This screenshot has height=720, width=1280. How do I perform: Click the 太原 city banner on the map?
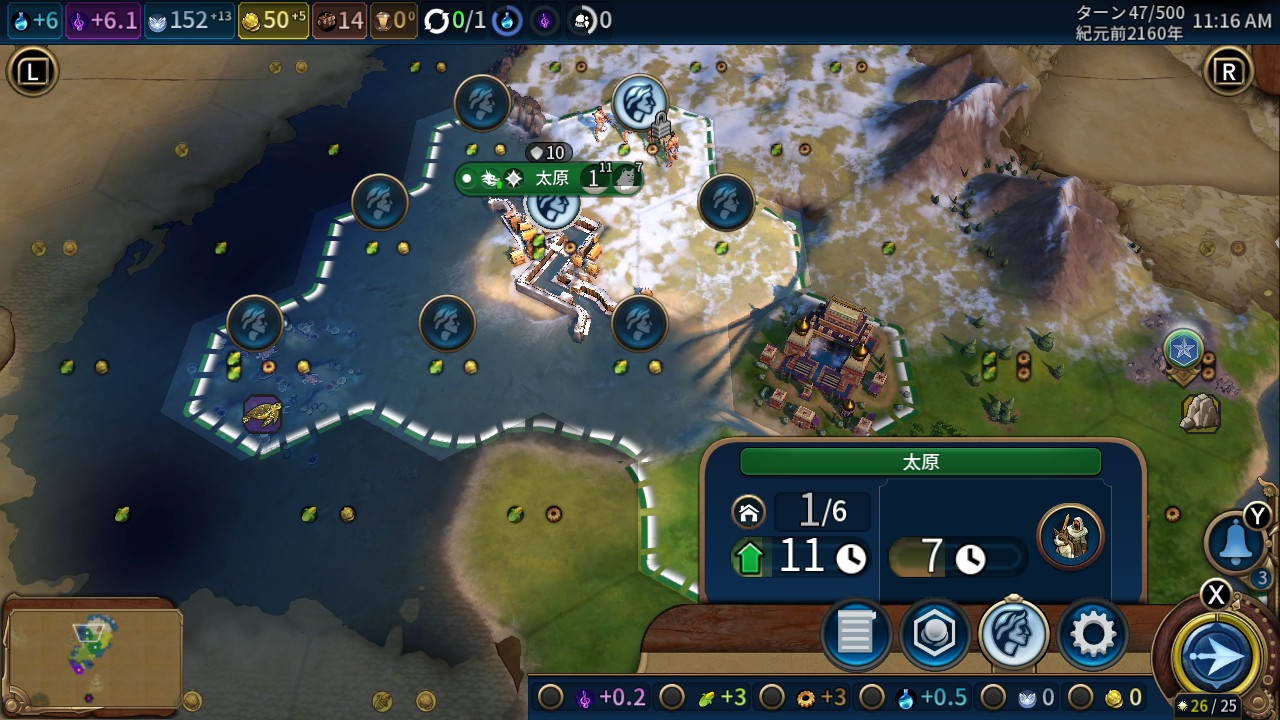551,179
